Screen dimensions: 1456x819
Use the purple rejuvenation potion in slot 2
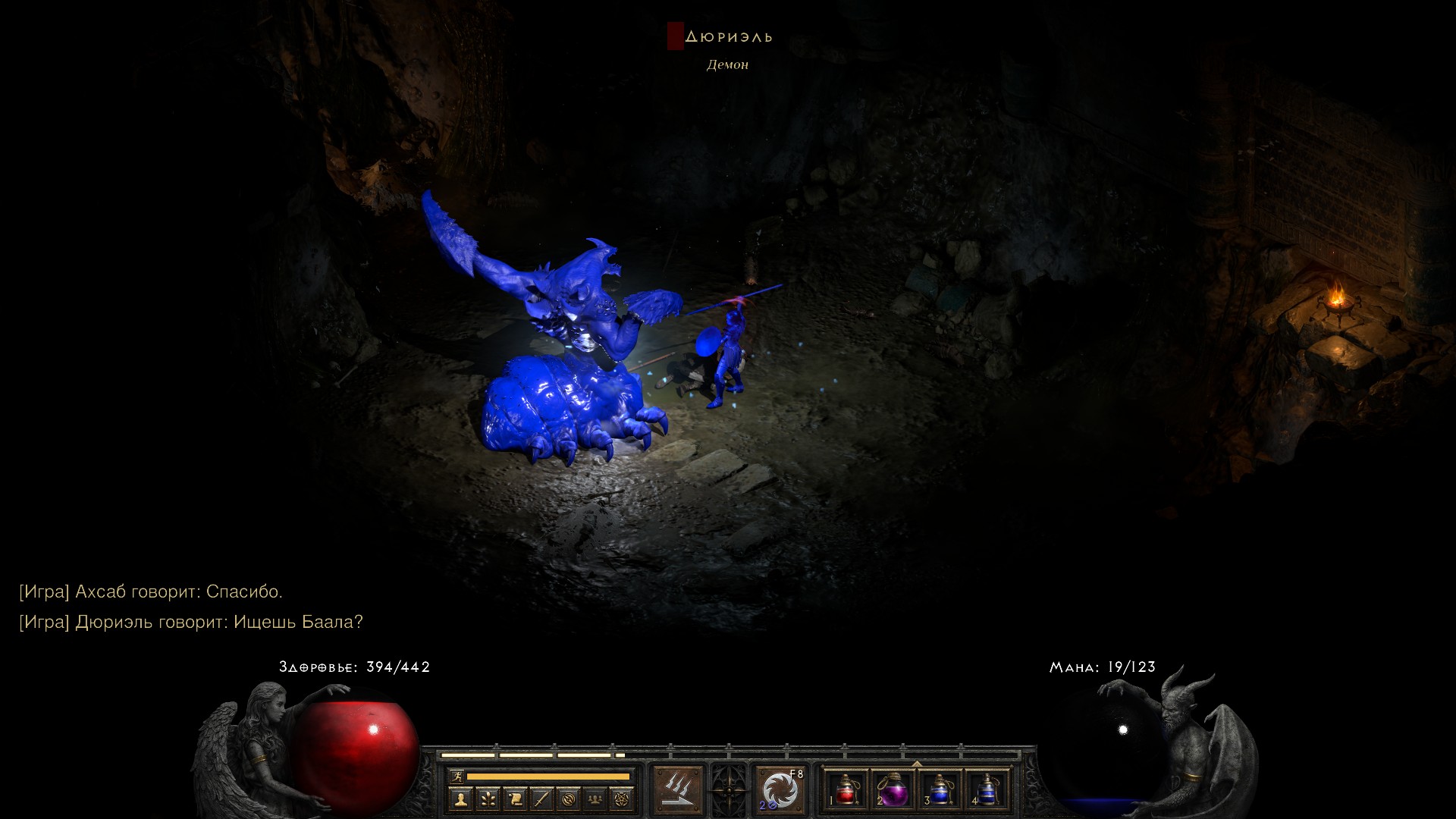(x=893, y=790)
